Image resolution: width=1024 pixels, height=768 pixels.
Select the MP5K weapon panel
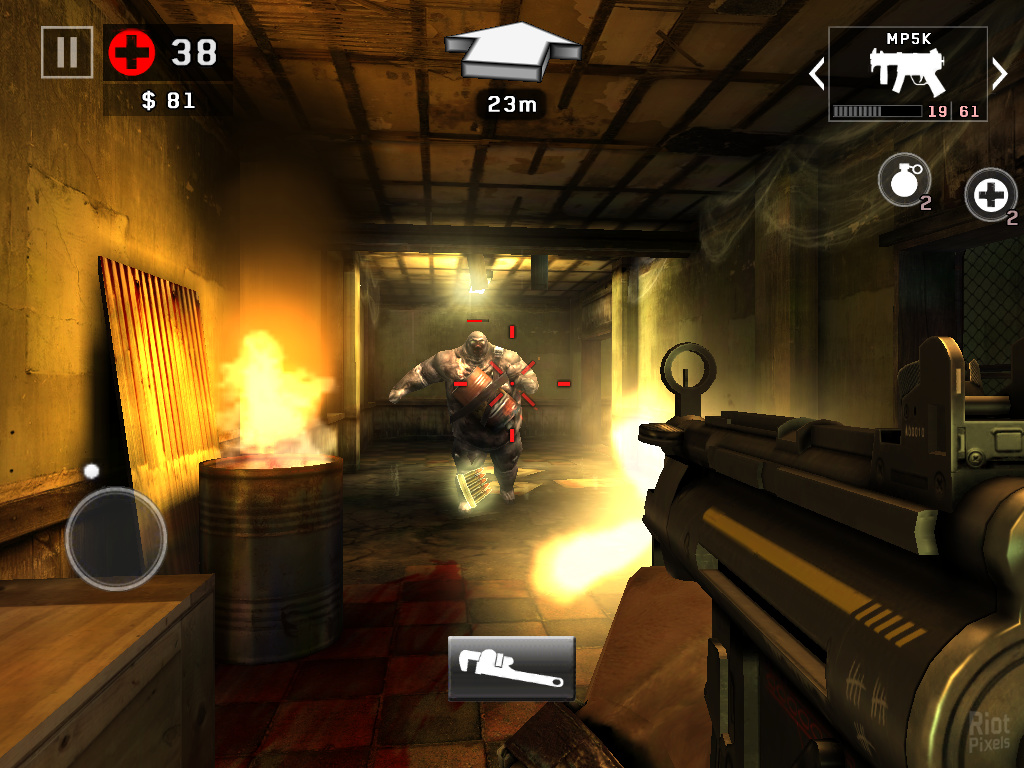[x=907, y=74]
